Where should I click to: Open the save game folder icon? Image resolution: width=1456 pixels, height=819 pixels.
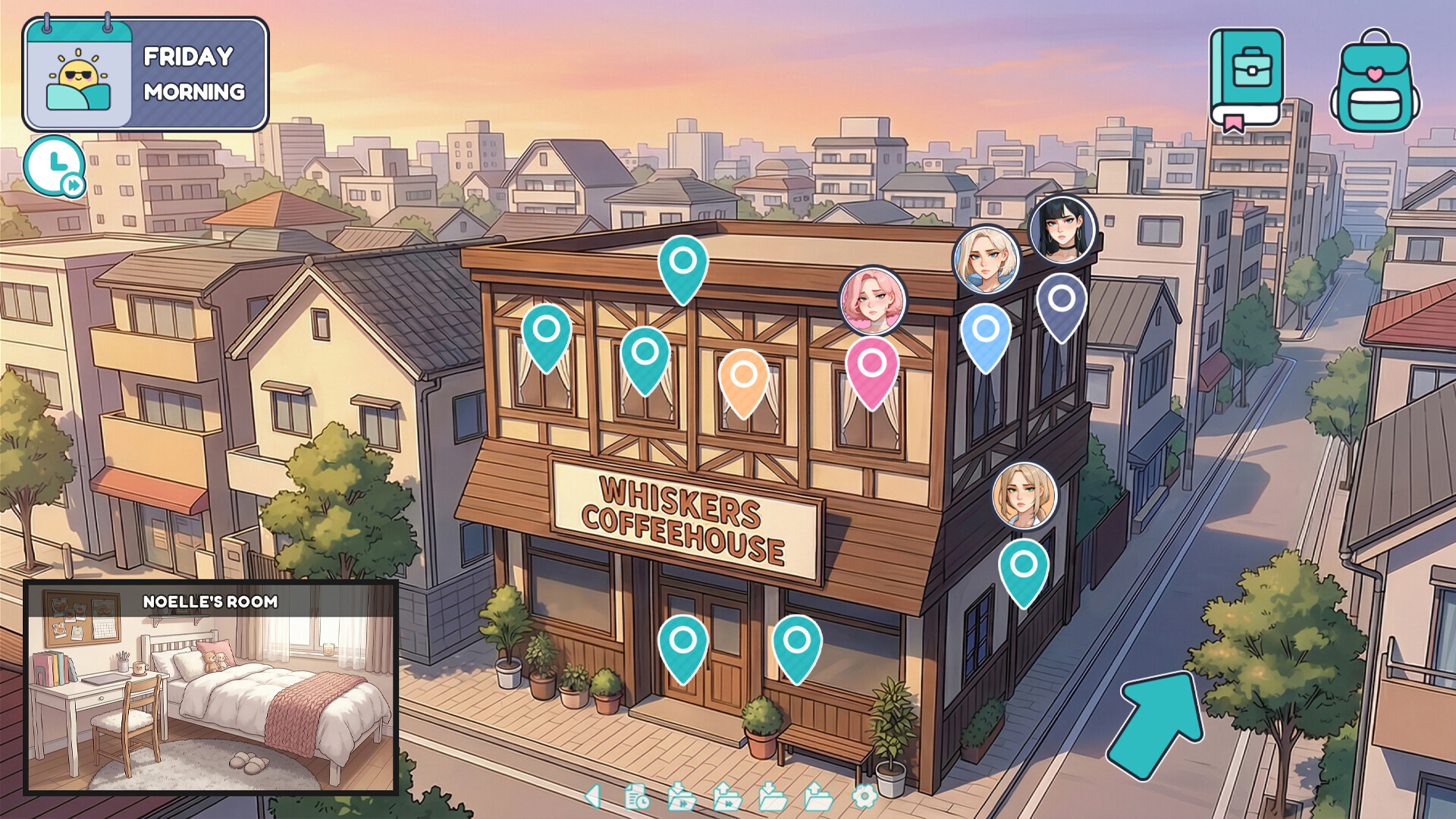point(773,798)
